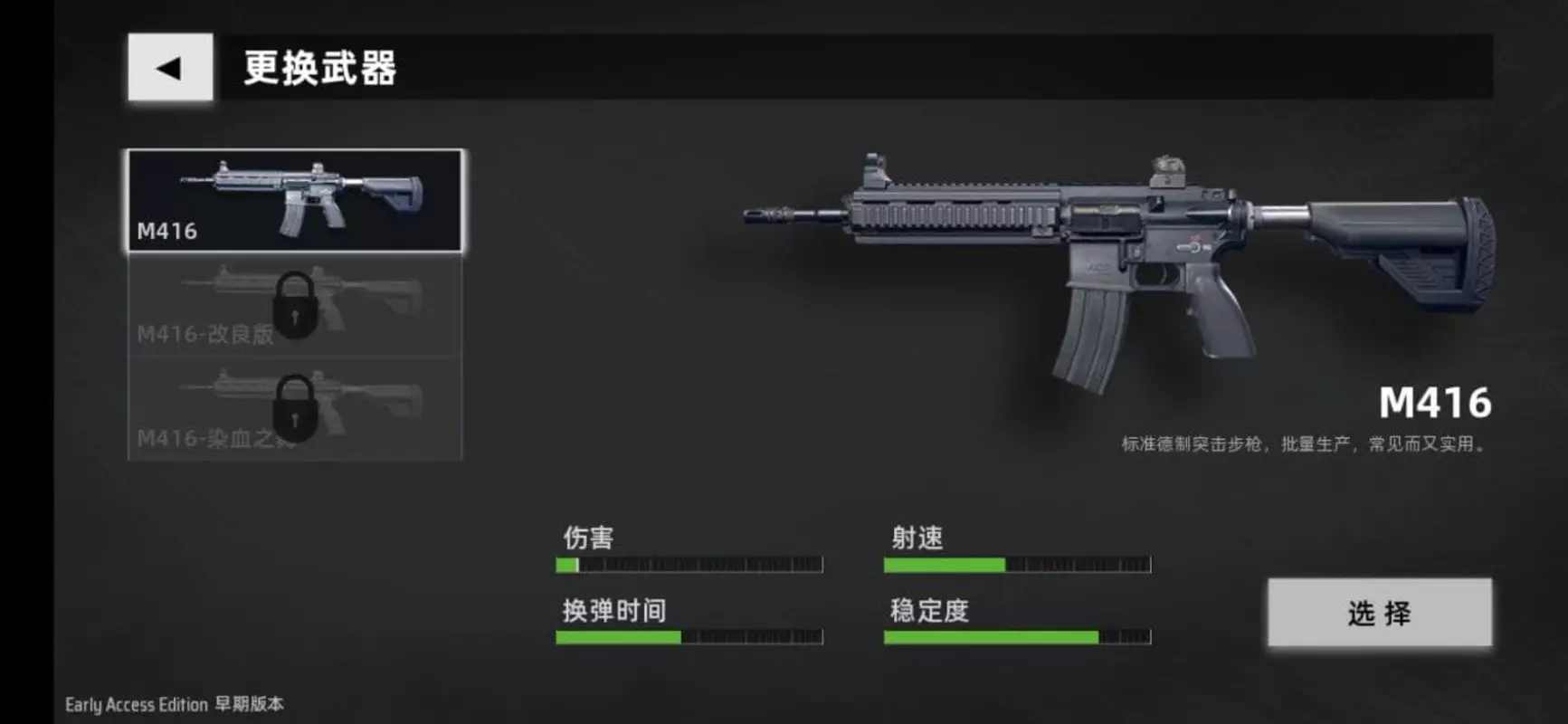Pick the locked M416-染血 weapon tile
This screenshot has width=1568, height=724.
click(x=295, y=409)
